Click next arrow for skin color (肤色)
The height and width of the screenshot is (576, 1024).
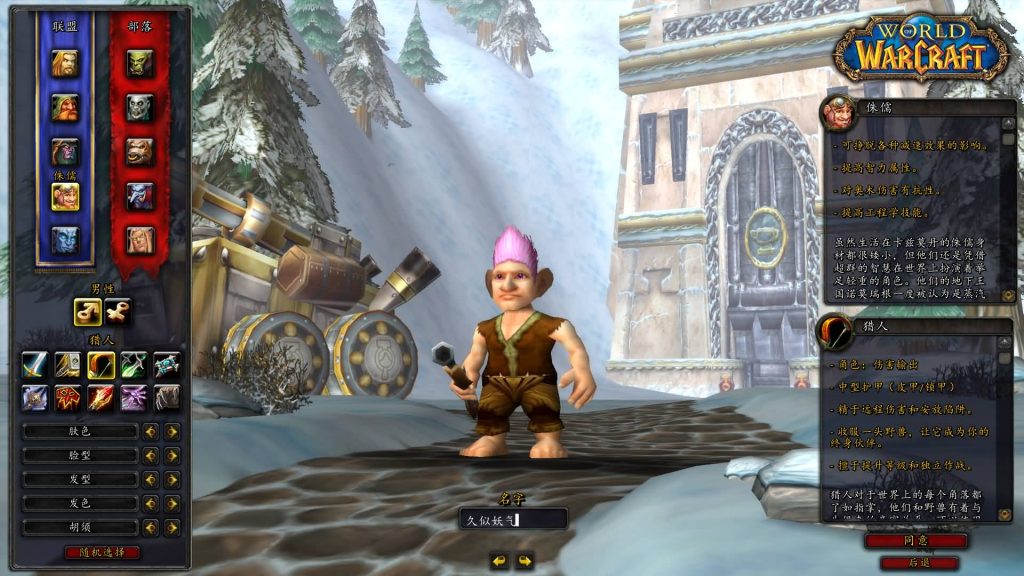(172, 431)
